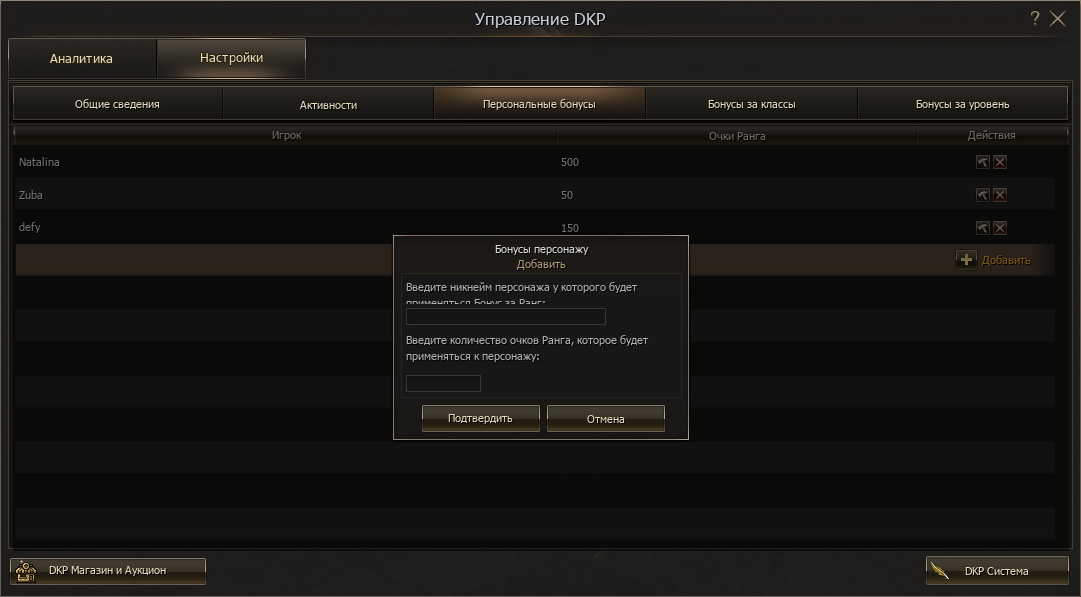Remove Zuba's bonus entry

[x=1000, y=195]
